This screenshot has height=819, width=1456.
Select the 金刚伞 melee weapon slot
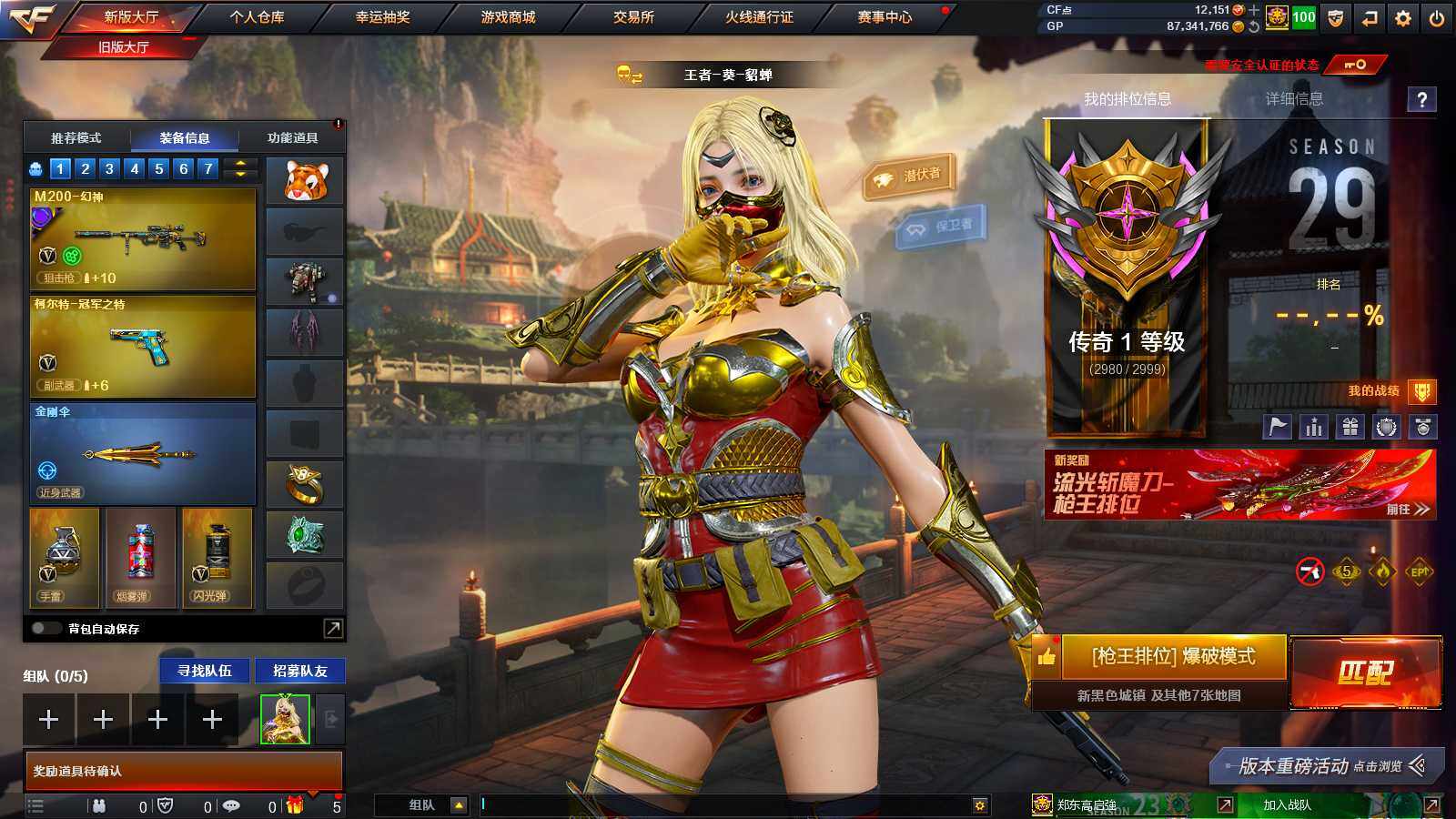click(x=143, y=453)
